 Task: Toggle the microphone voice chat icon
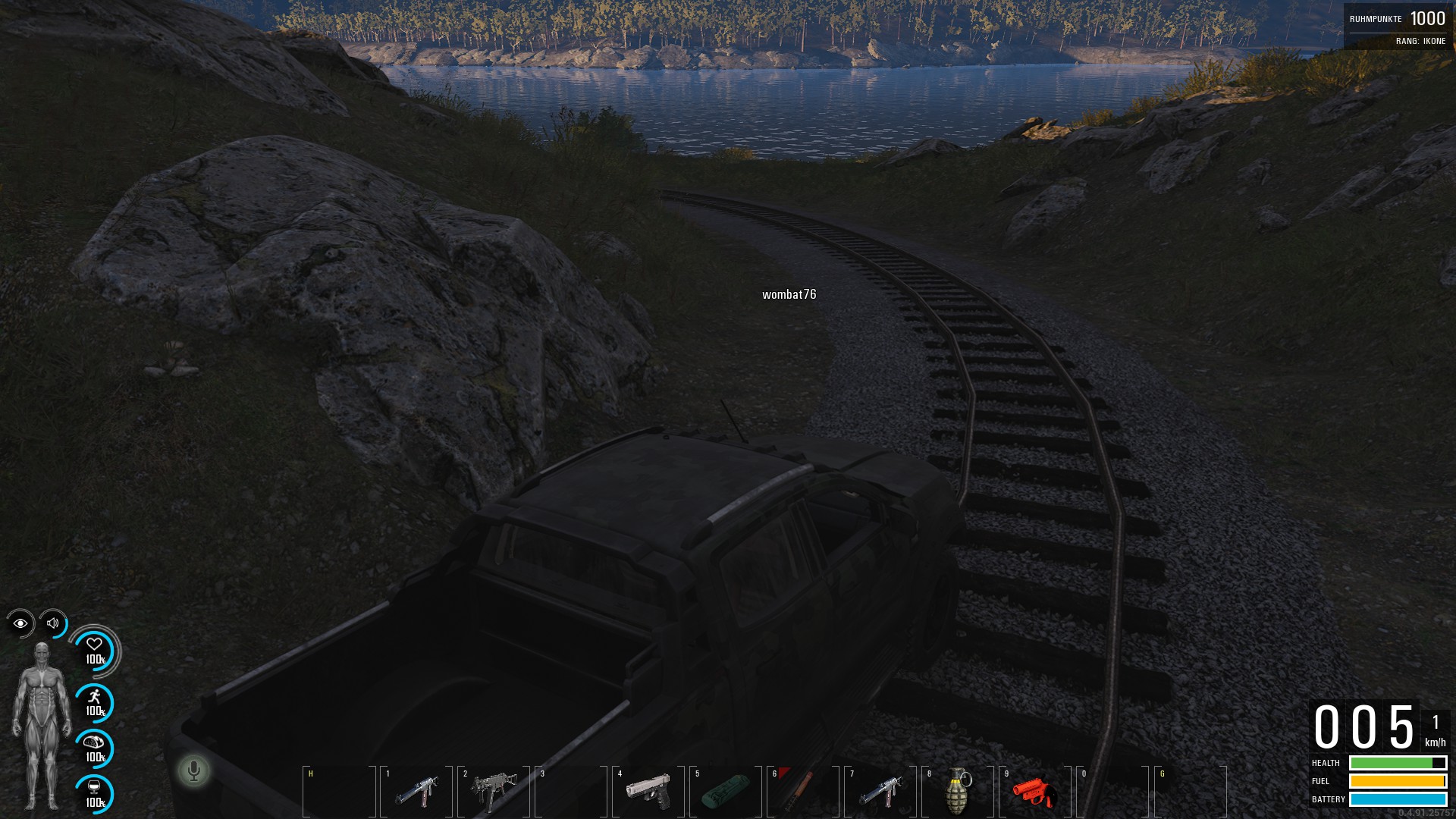194,771
